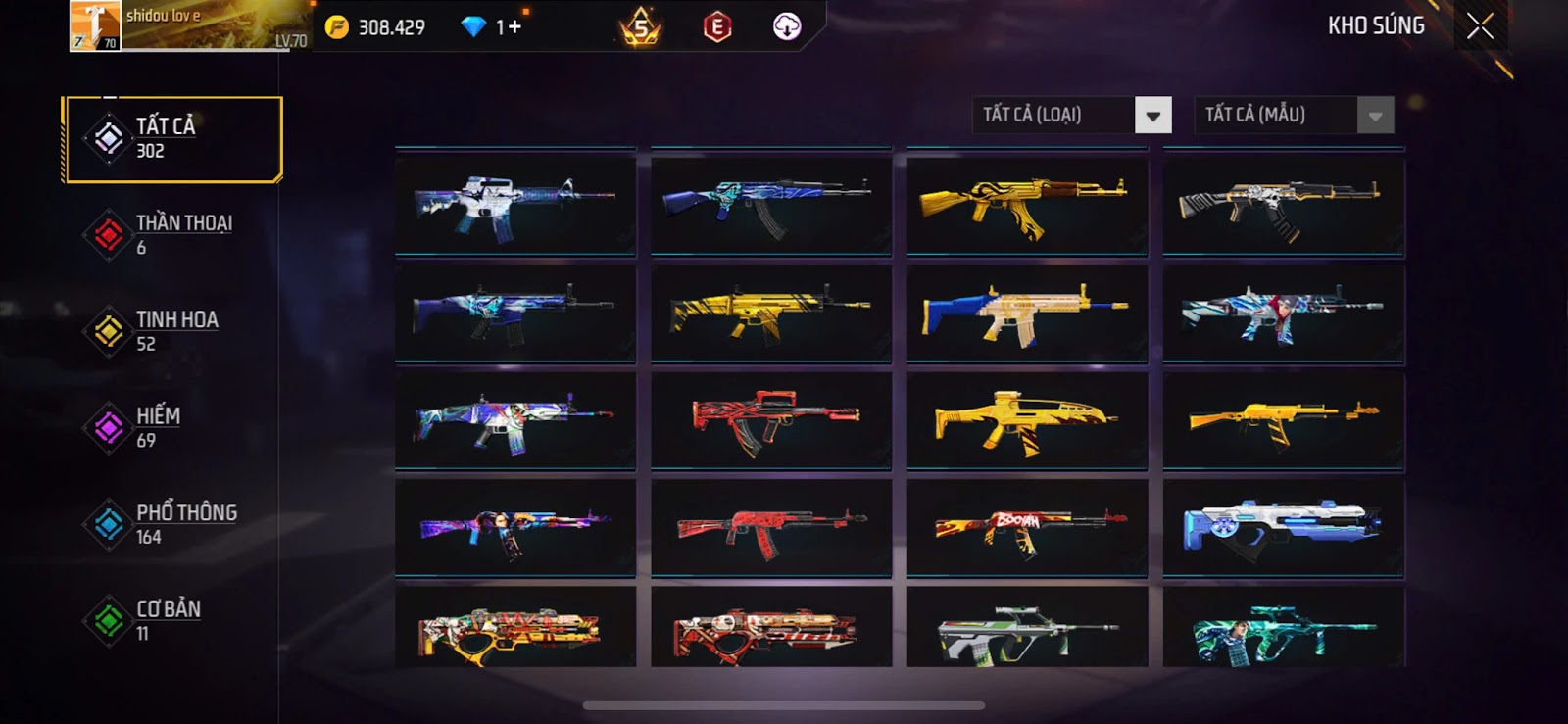This screenshot has width=1568, height=724.
Task: Pick the red BOOYAH rifle skin
Action: tap(1026, 528)
